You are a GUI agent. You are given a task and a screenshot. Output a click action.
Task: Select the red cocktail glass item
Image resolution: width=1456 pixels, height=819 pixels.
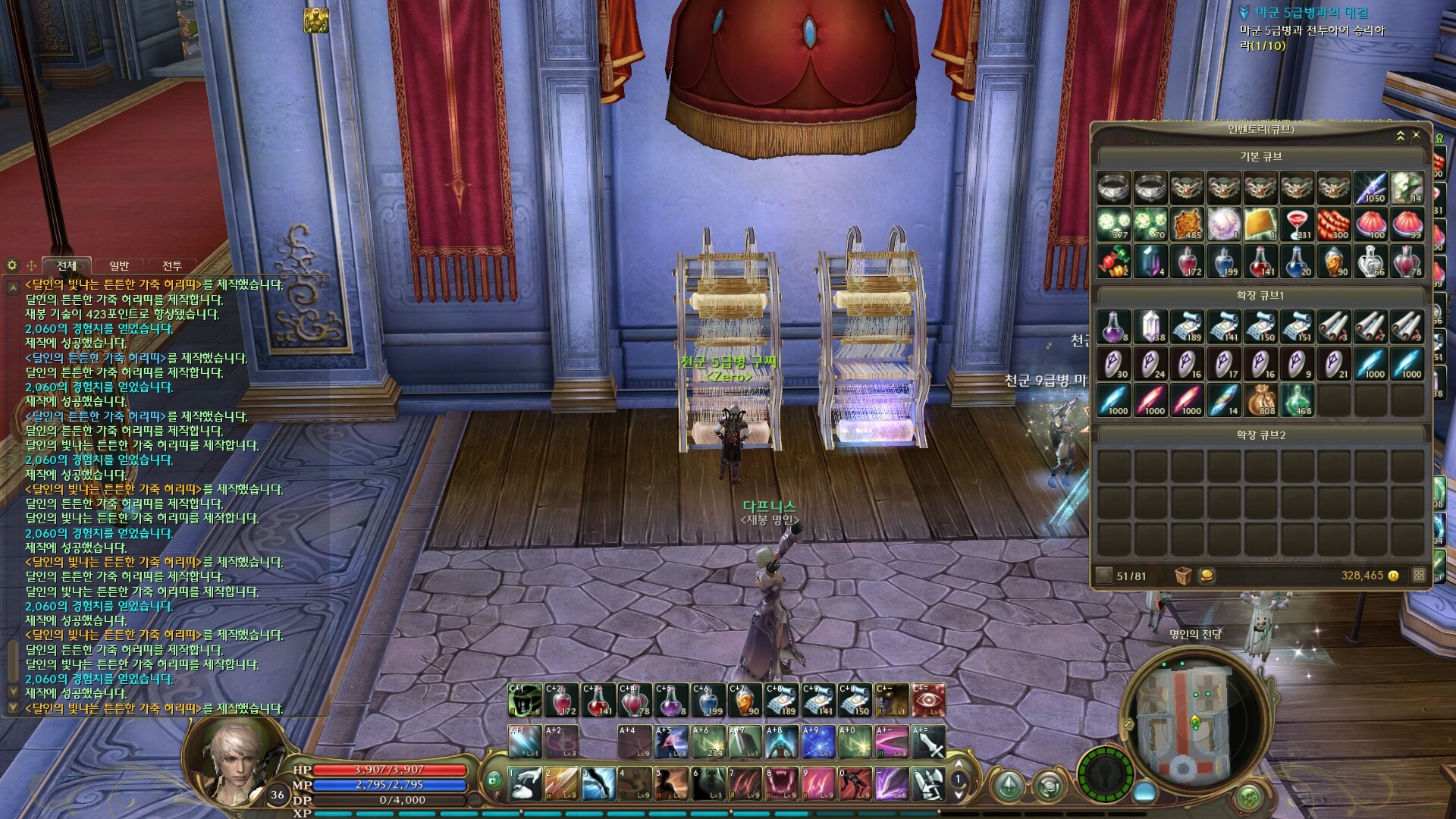click(1298, 224)
